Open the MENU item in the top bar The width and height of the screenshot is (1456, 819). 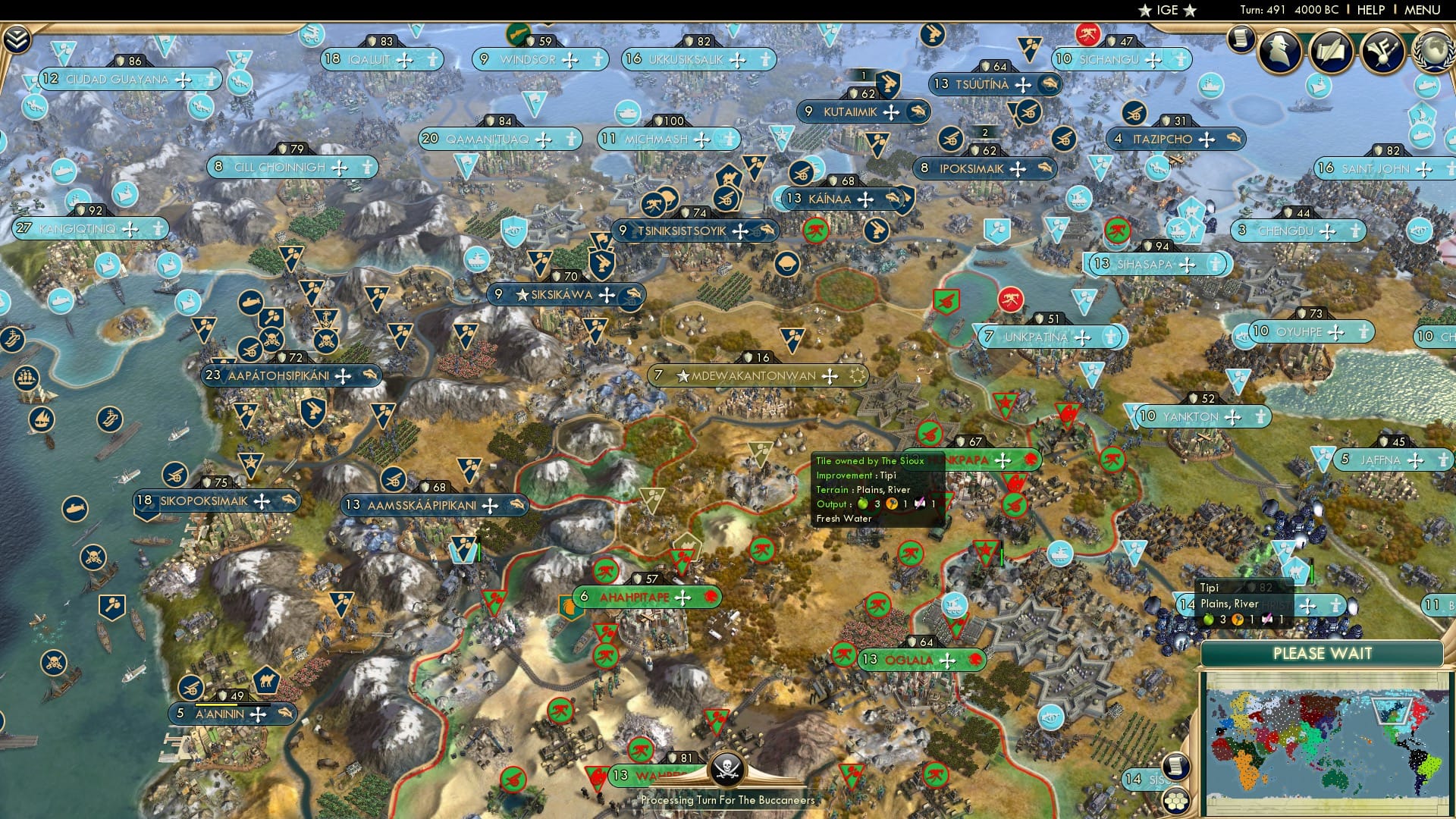coord(1424,11)
